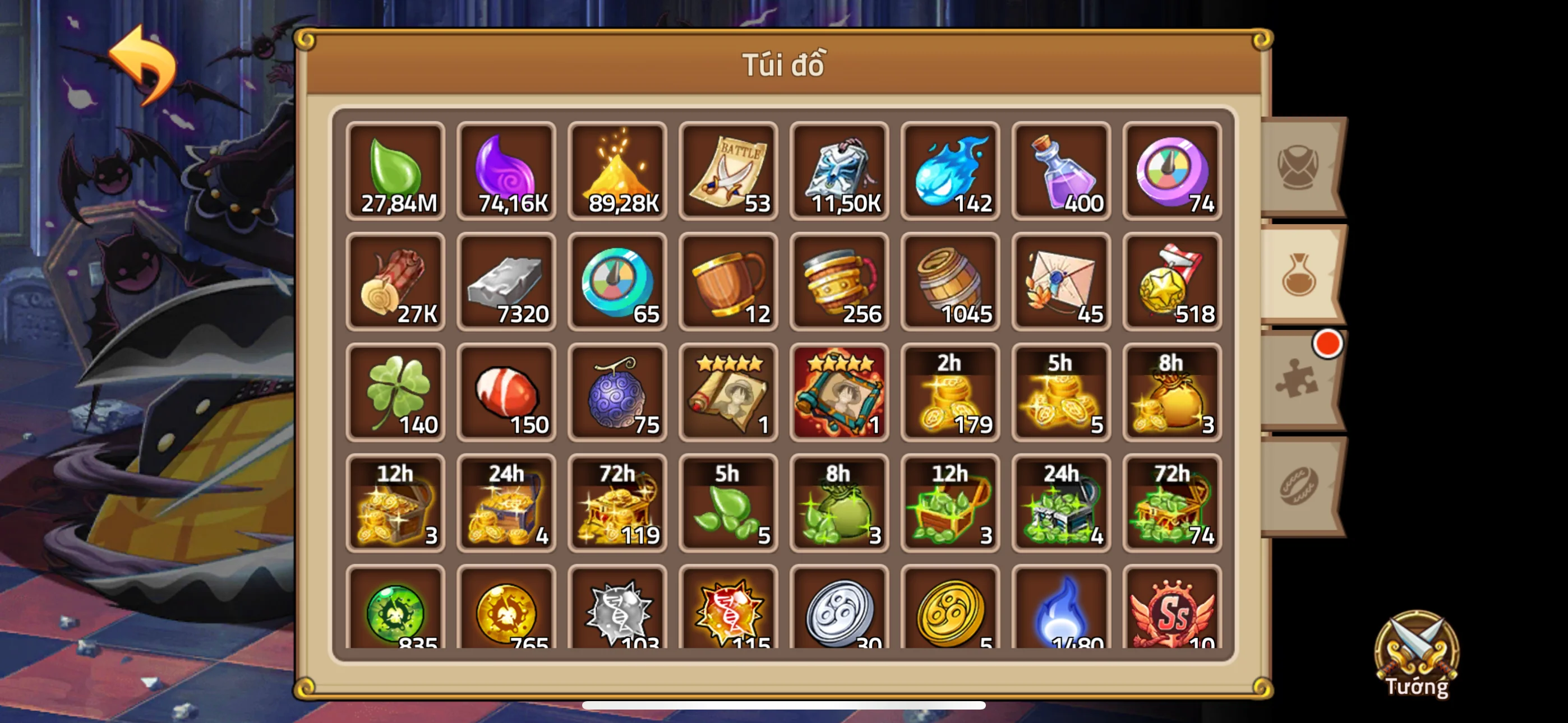Screen dimensions: 1568x723
Task: Tap the SS rank emblem item
Action: coord(1172,609)
